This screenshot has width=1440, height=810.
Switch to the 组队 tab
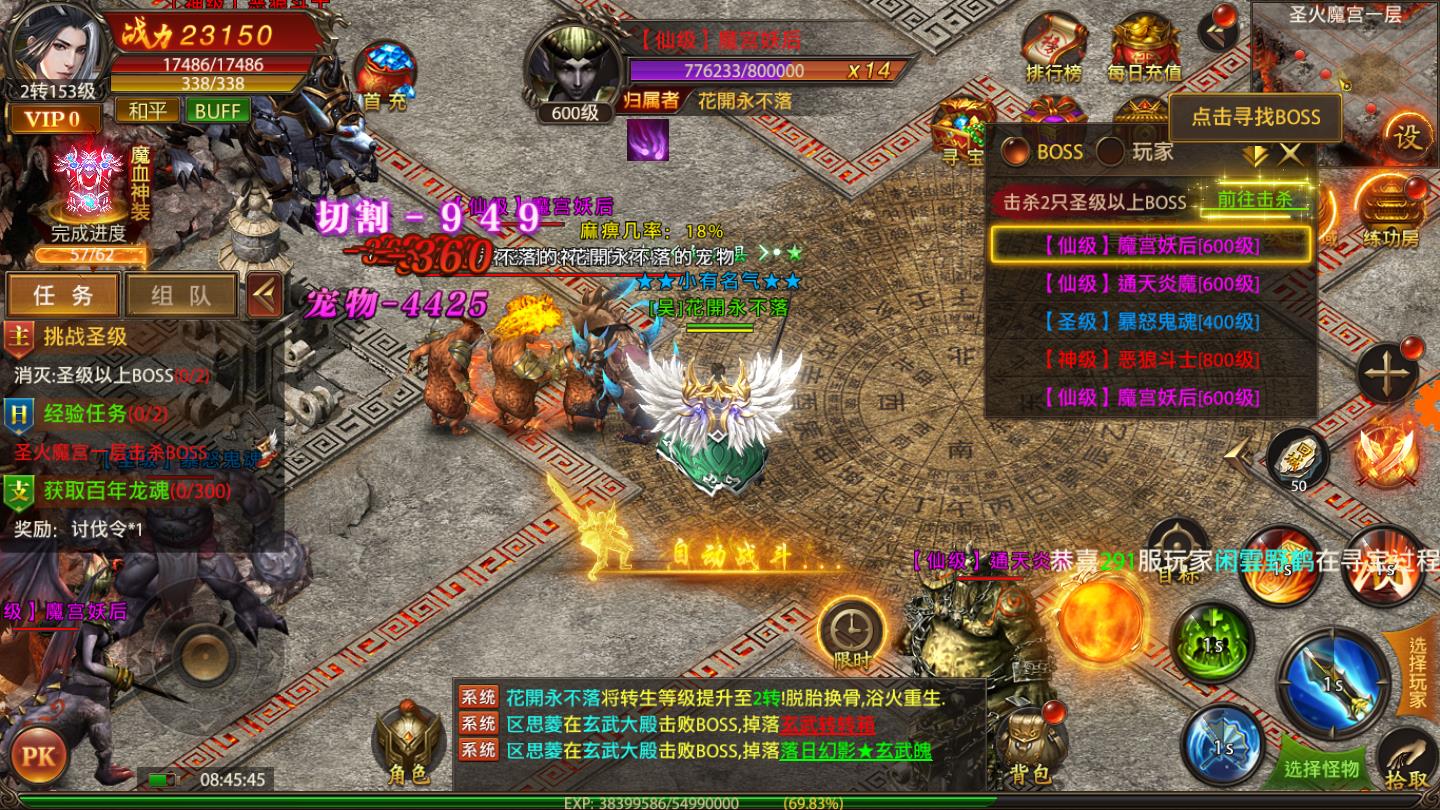pyautogui.click(x=180, y=294)
